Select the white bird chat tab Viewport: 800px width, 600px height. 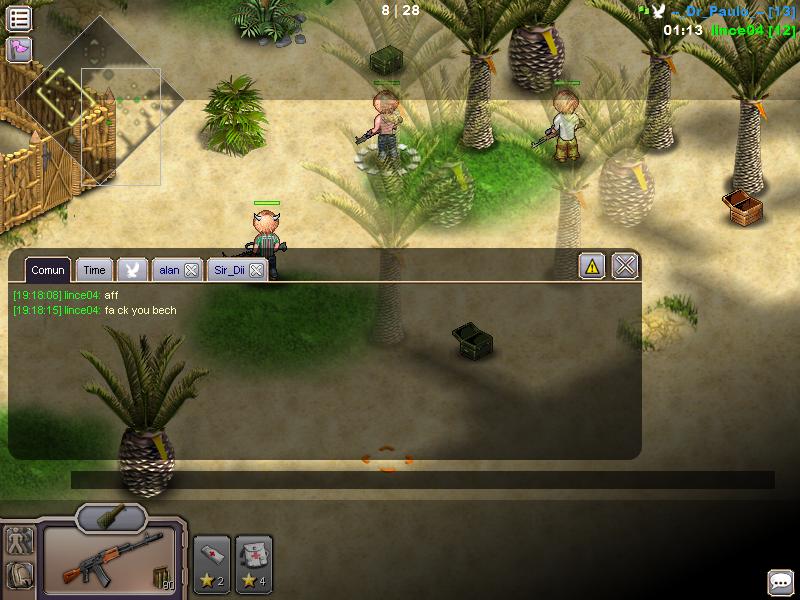[132, 270]
